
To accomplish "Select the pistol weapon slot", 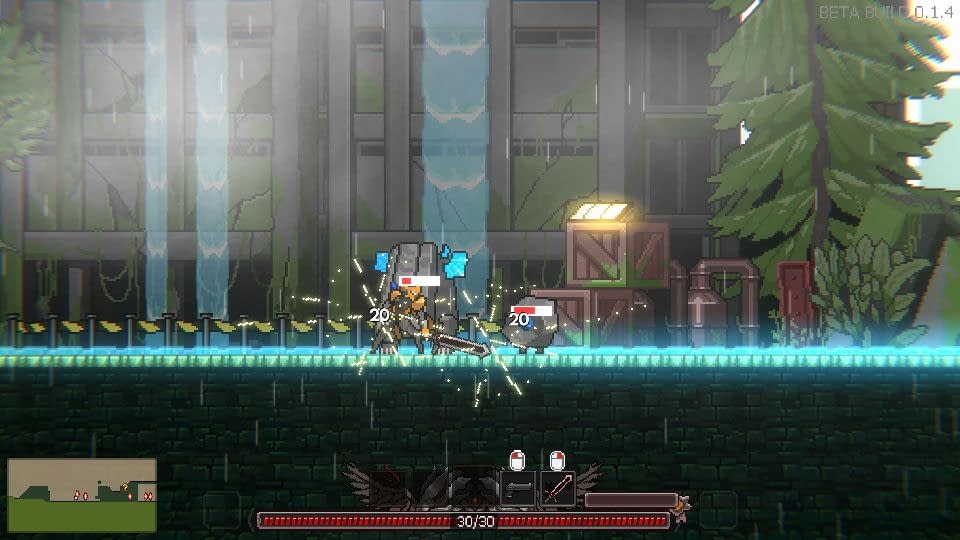I will [x=518, y=489].
